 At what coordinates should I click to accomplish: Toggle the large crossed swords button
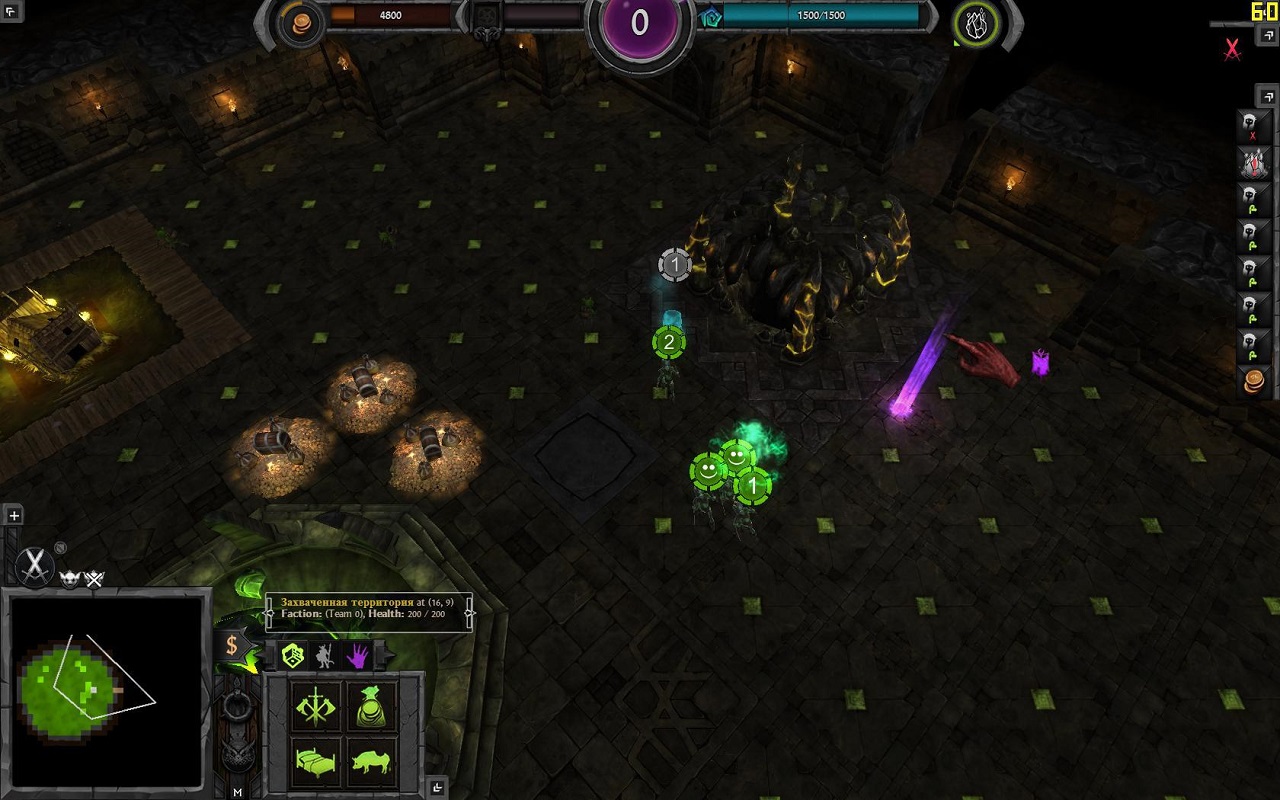pyautogui.click(x=36, y=566)
